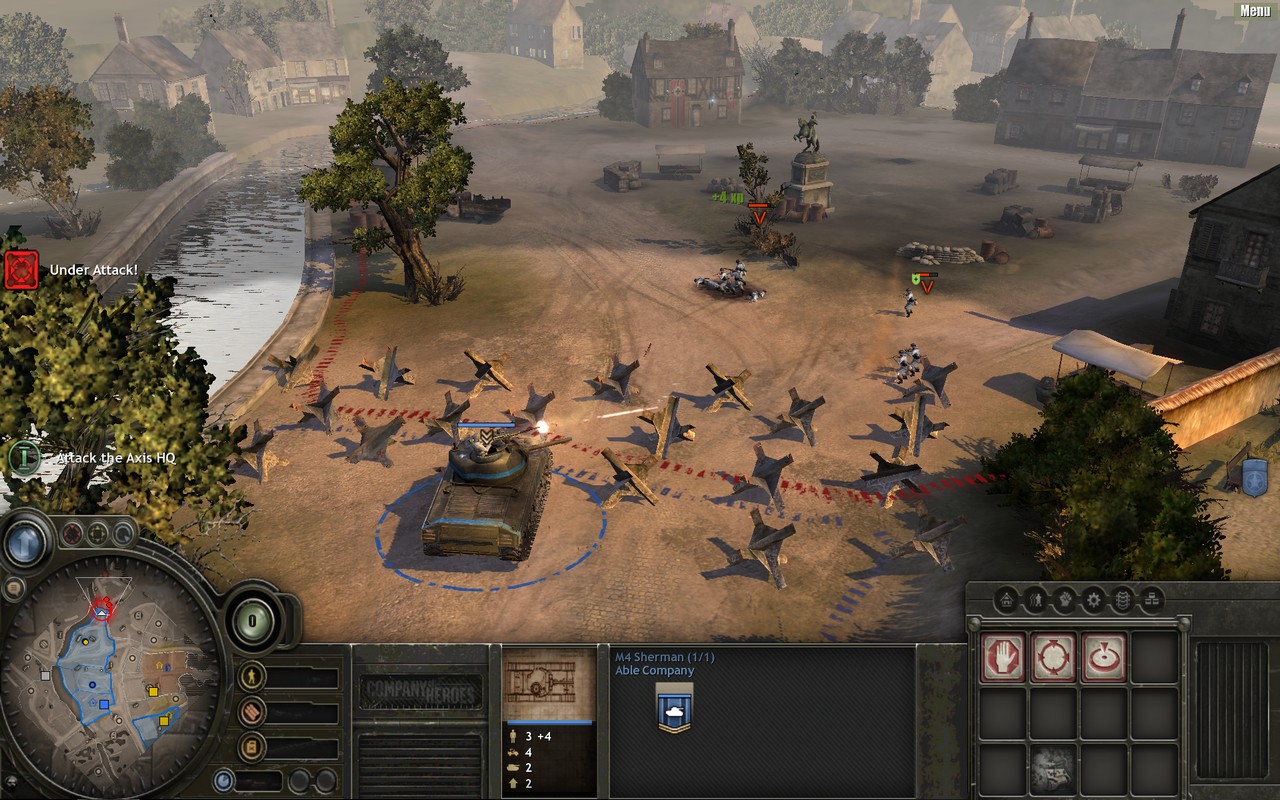The width and height of the screenshot is (1280, 800).
Task: Open the Menu in the top corner
Action: point(1255,11)
